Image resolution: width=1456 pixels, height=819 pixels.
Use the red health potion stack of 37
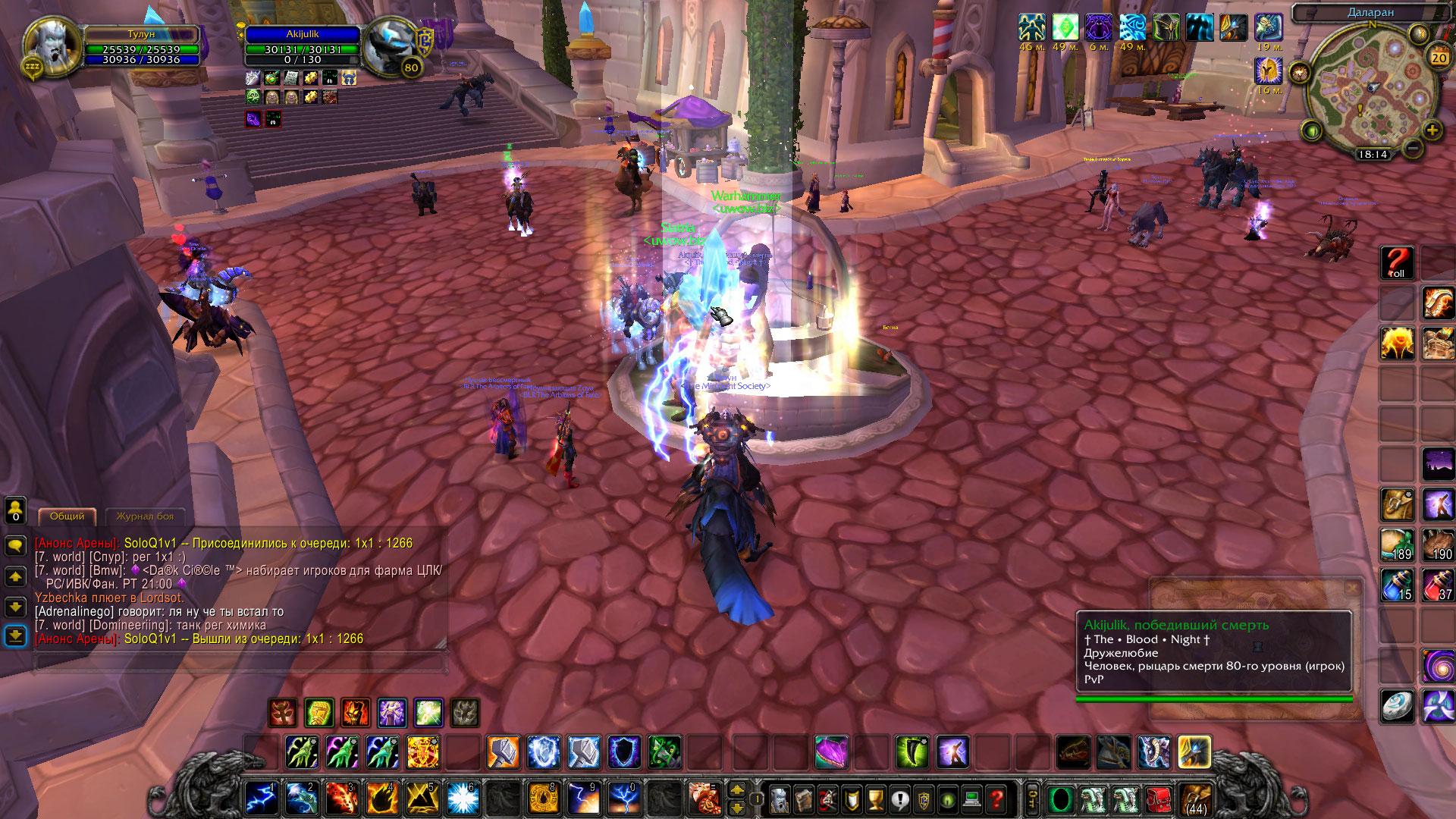click(1437, 585)
